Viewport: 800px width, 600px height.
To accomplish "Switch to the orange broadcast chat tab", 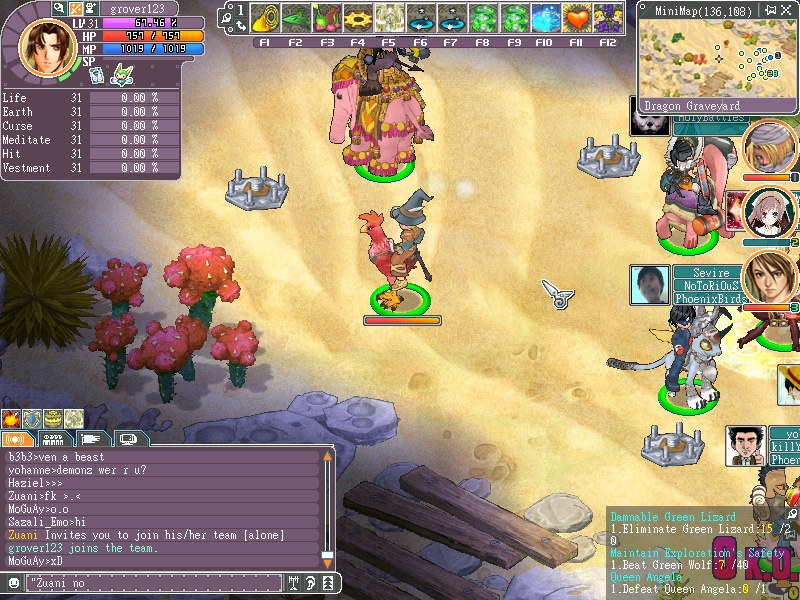I will (x=17, y=439).
